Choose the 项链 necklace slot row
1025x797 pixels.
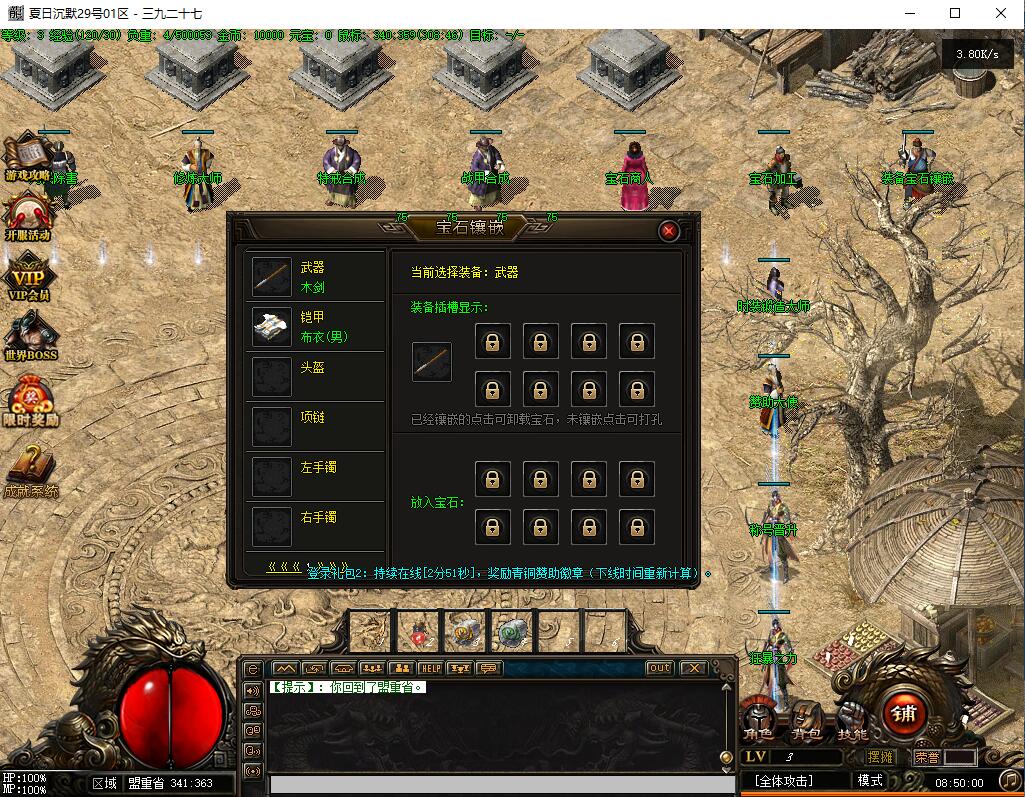click(x=315, y=427)
